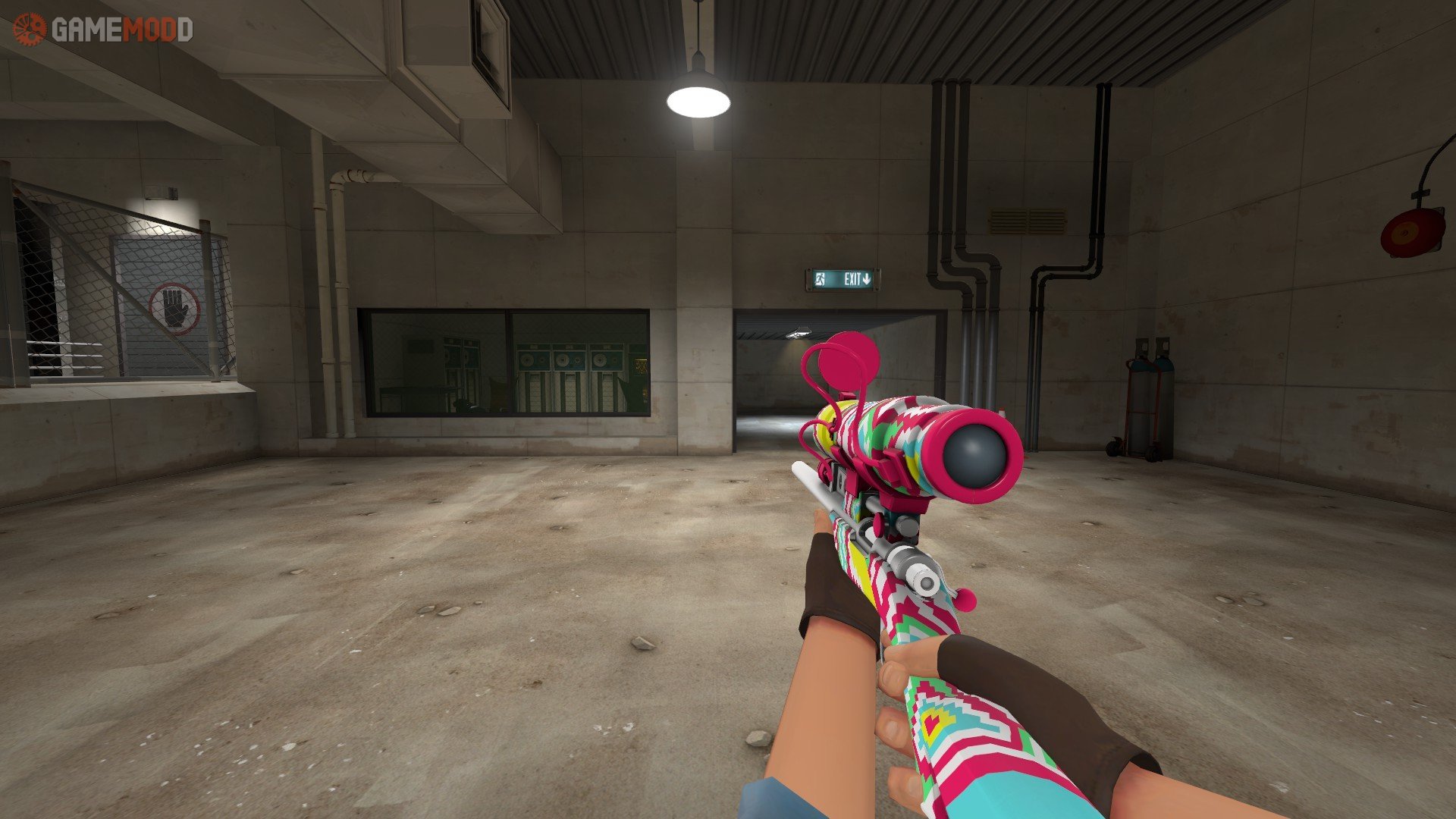Click the GameModd logo watermark
This screenshot has height=819, width=1456.
point(103,30)
